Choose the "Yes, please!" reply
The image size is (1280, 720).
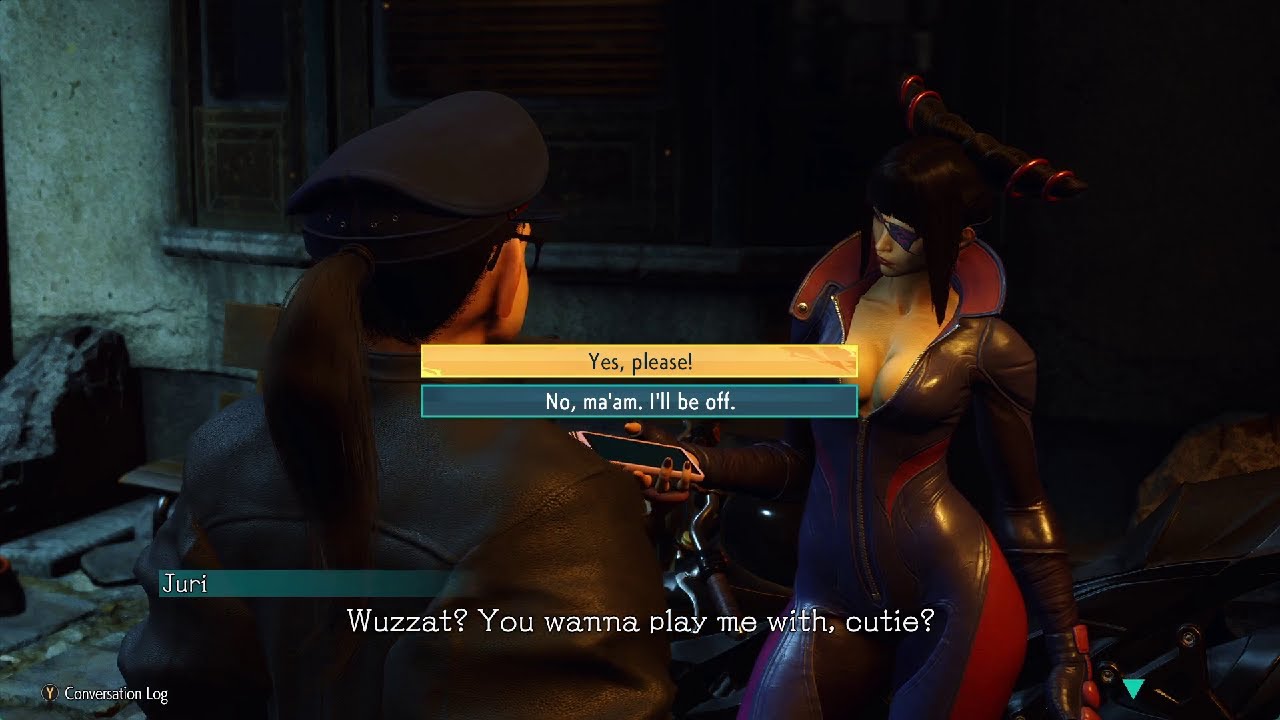click(639, 362)
